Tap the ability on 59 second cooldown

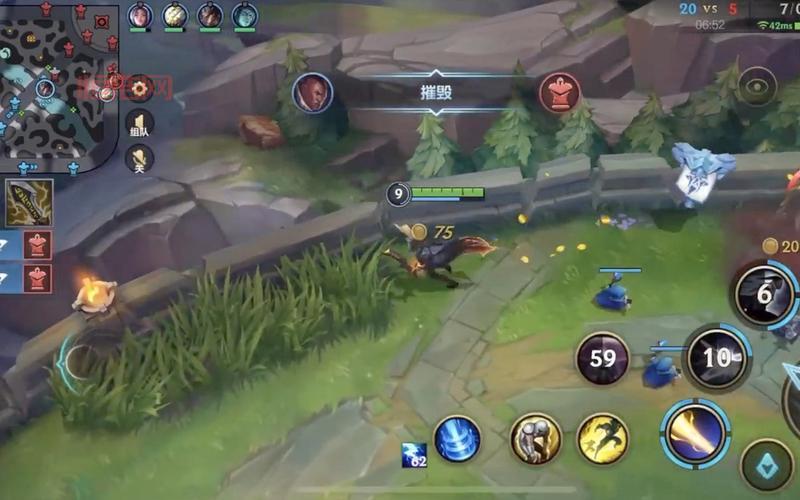[602, 359]
